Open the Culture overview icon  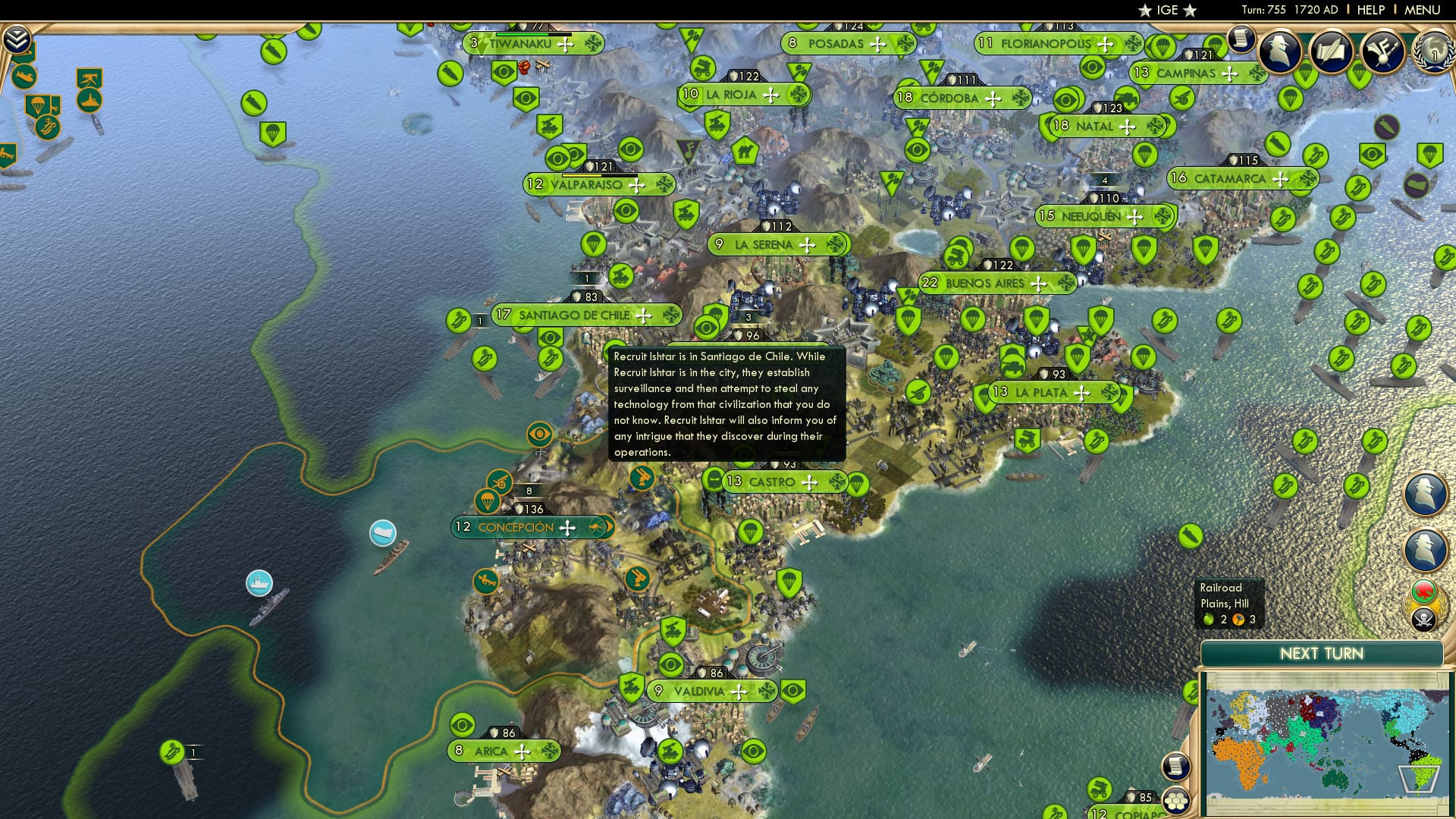click(x=1382, y=52)
